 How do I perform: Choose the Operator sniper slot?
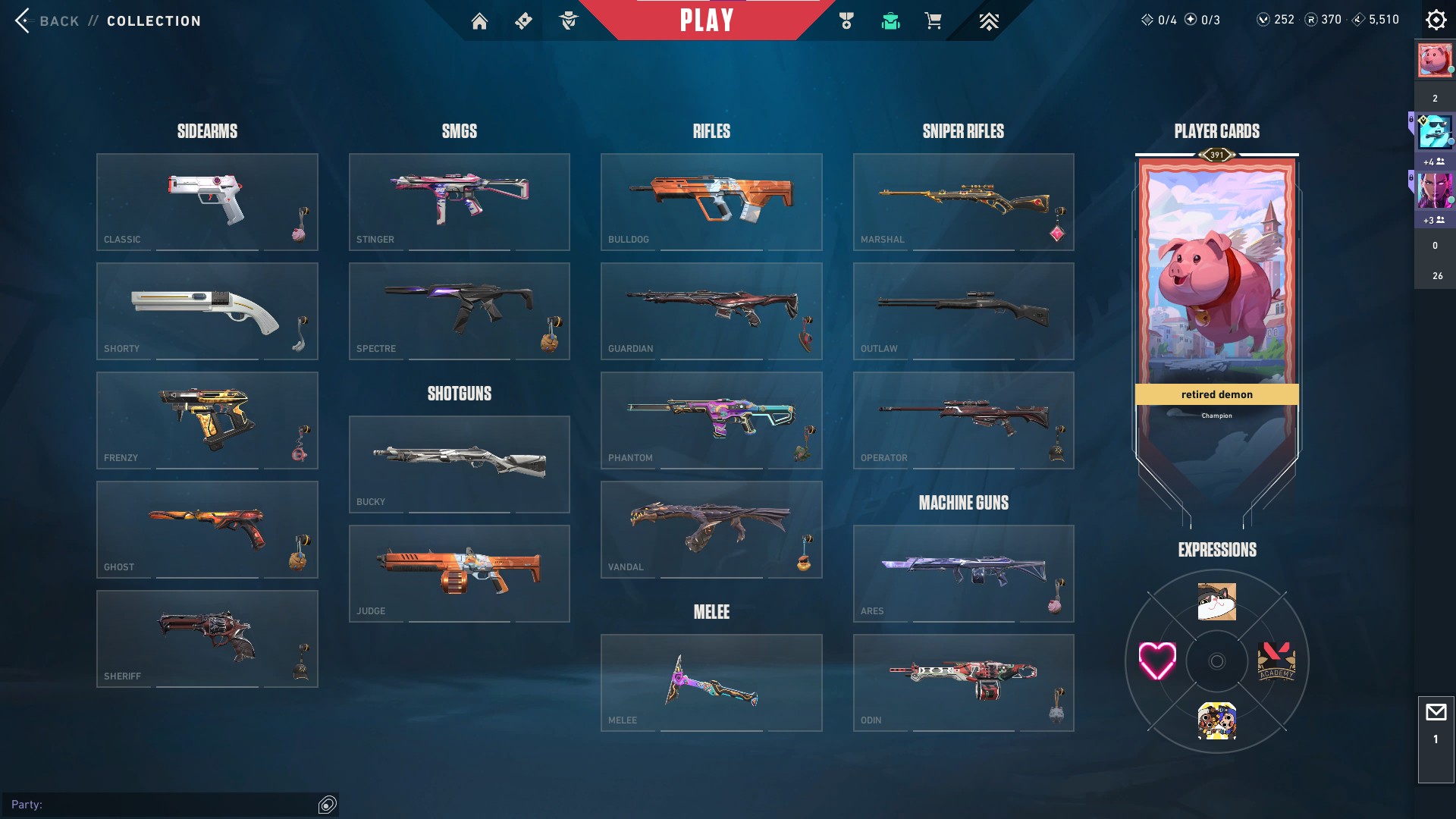pyautogui.click(x=963, y=420)
